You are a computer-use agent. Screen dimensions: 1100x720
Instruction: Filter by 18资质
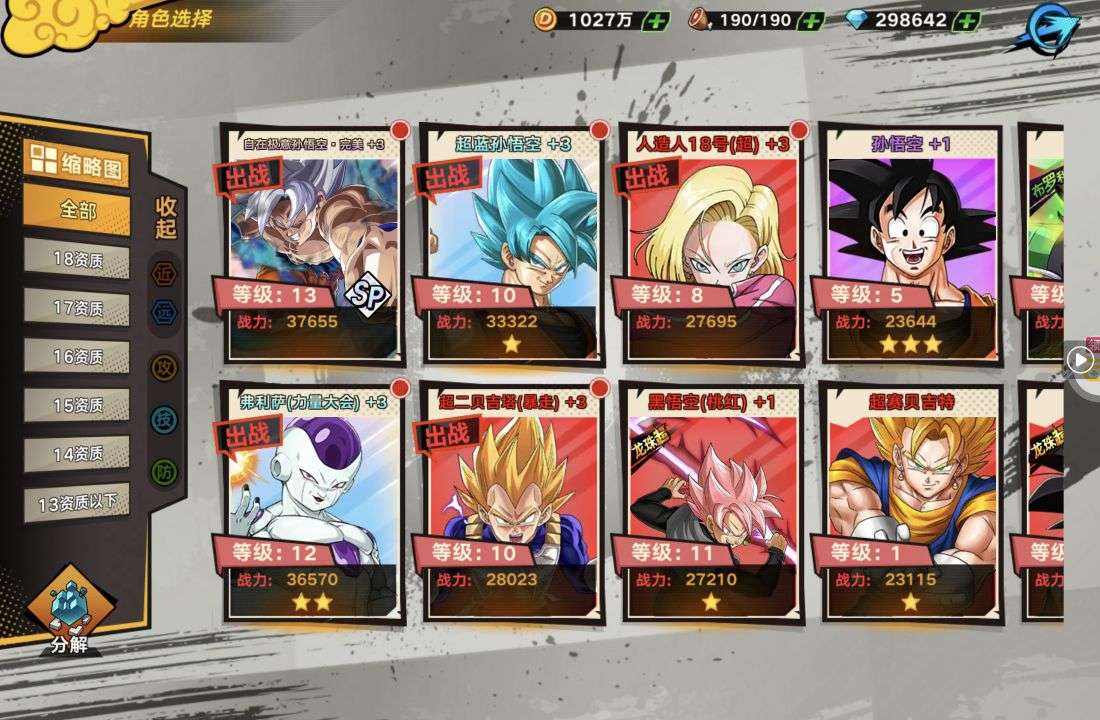(x=77, y=259)
